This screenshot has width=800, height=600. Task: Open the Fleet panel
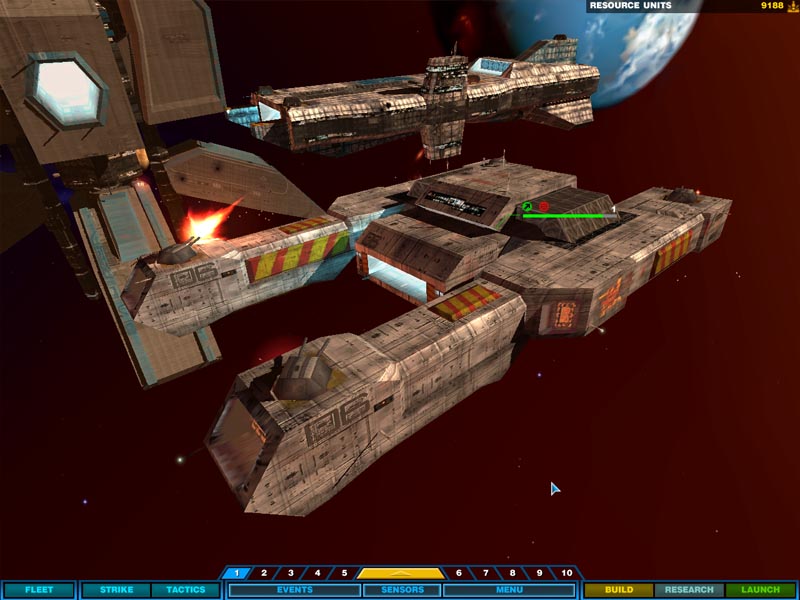(39, 590)
